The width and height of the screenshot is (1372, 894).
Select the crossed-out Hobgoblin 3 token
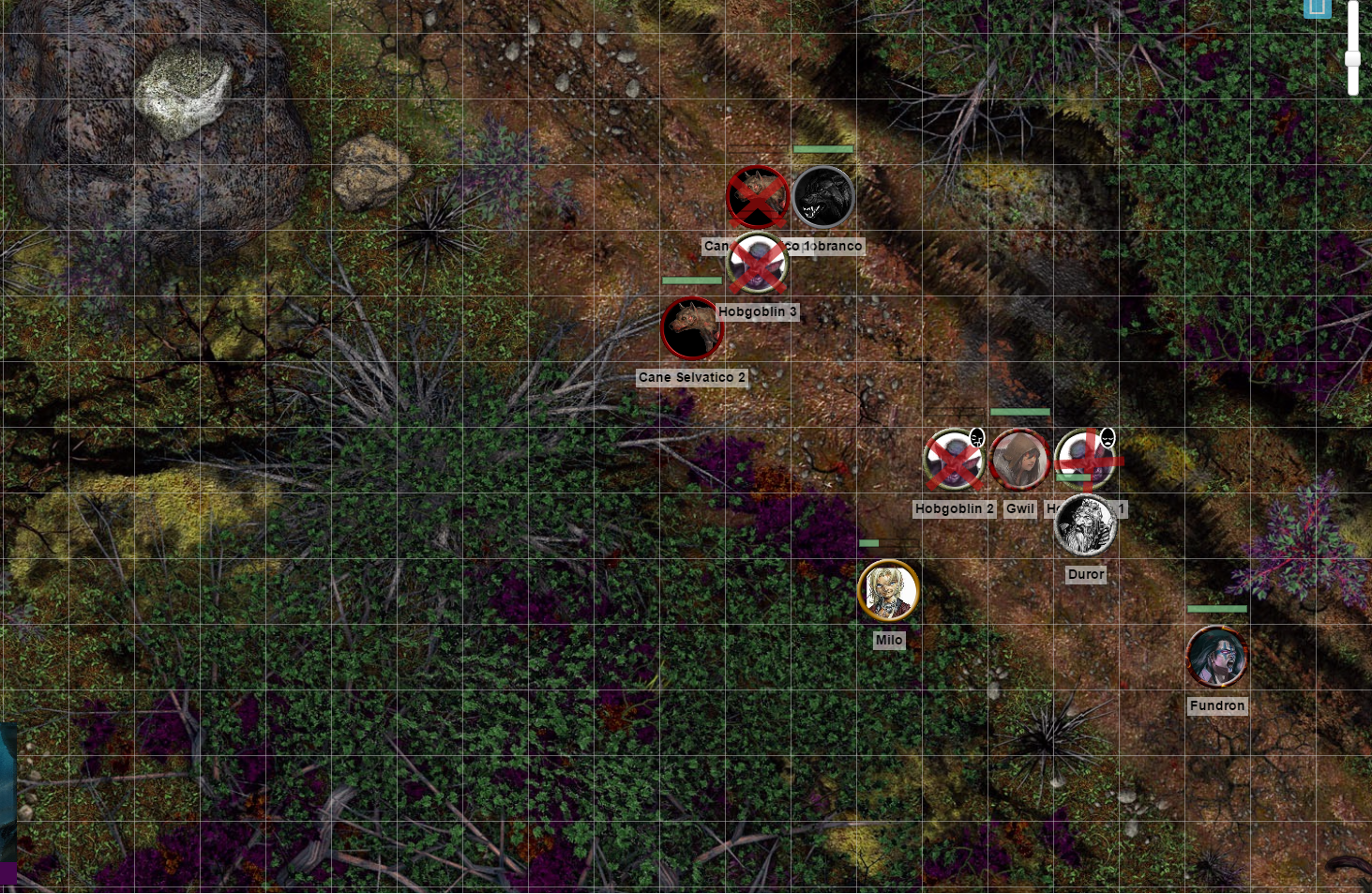(757, 264)
